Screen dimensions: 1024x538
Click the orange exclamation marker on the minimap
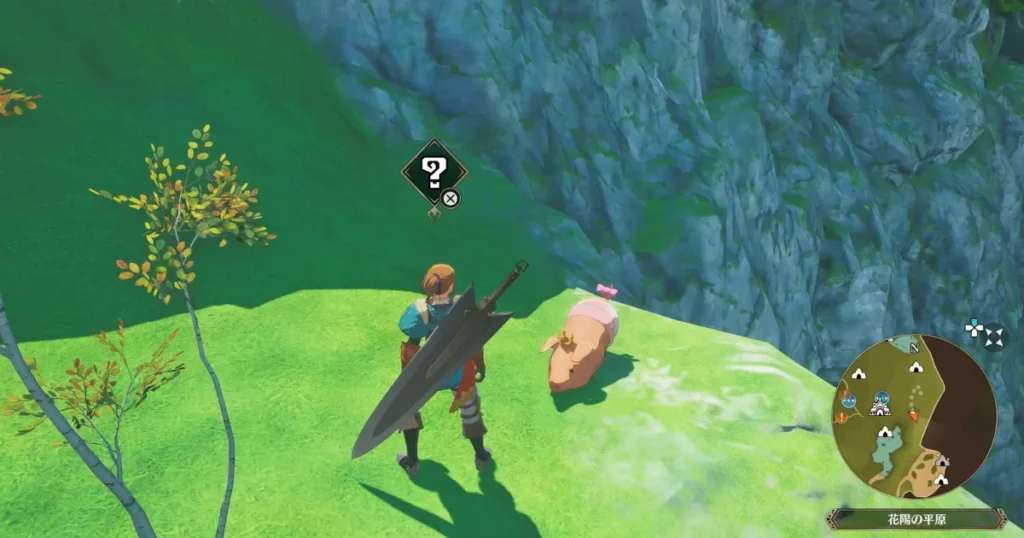[841, 418]
